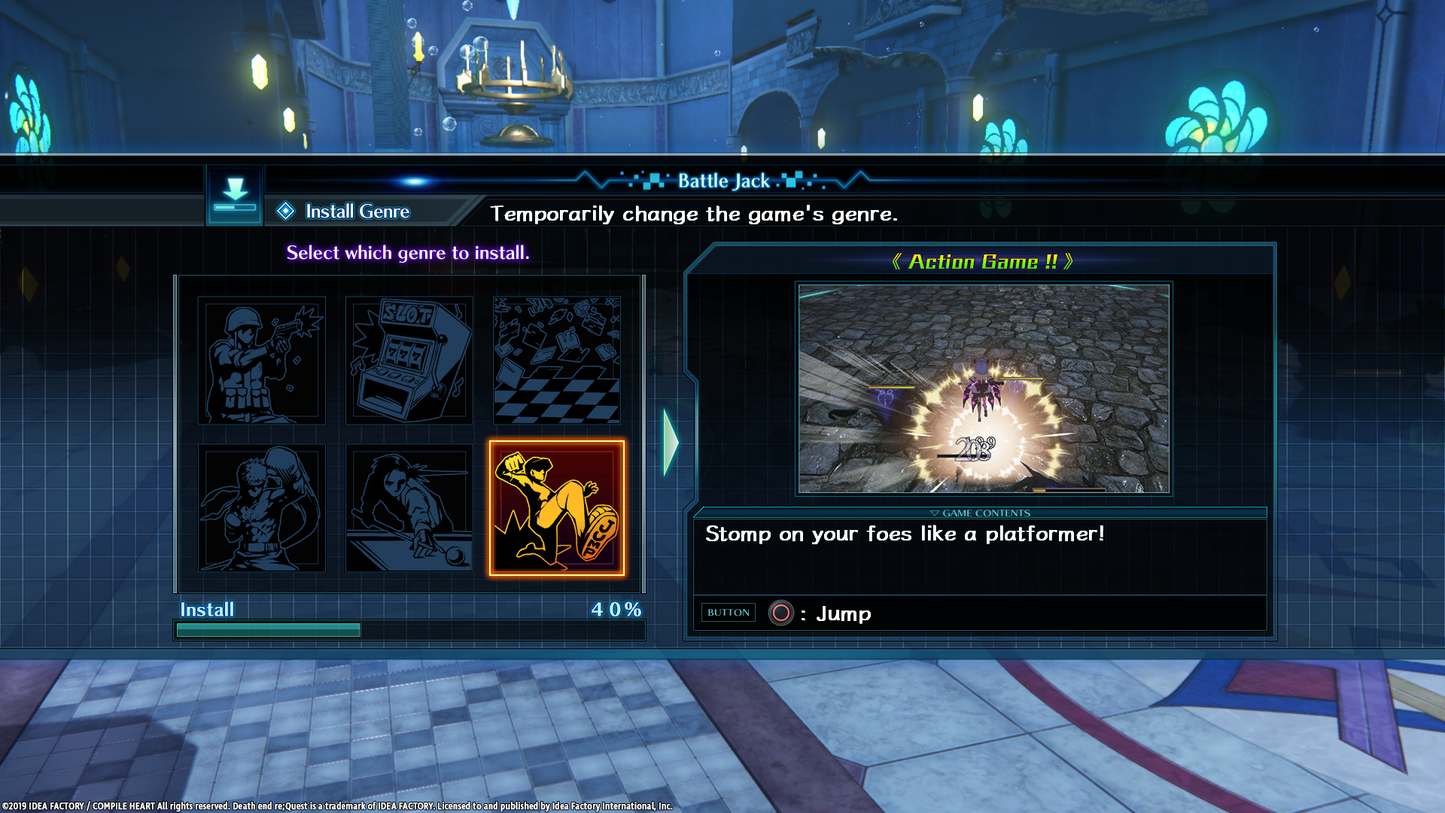Pick the checkerboard puzzle genre tile
Screen dimensions: 1445x813
pyautogui.click(x=557, y=360)
